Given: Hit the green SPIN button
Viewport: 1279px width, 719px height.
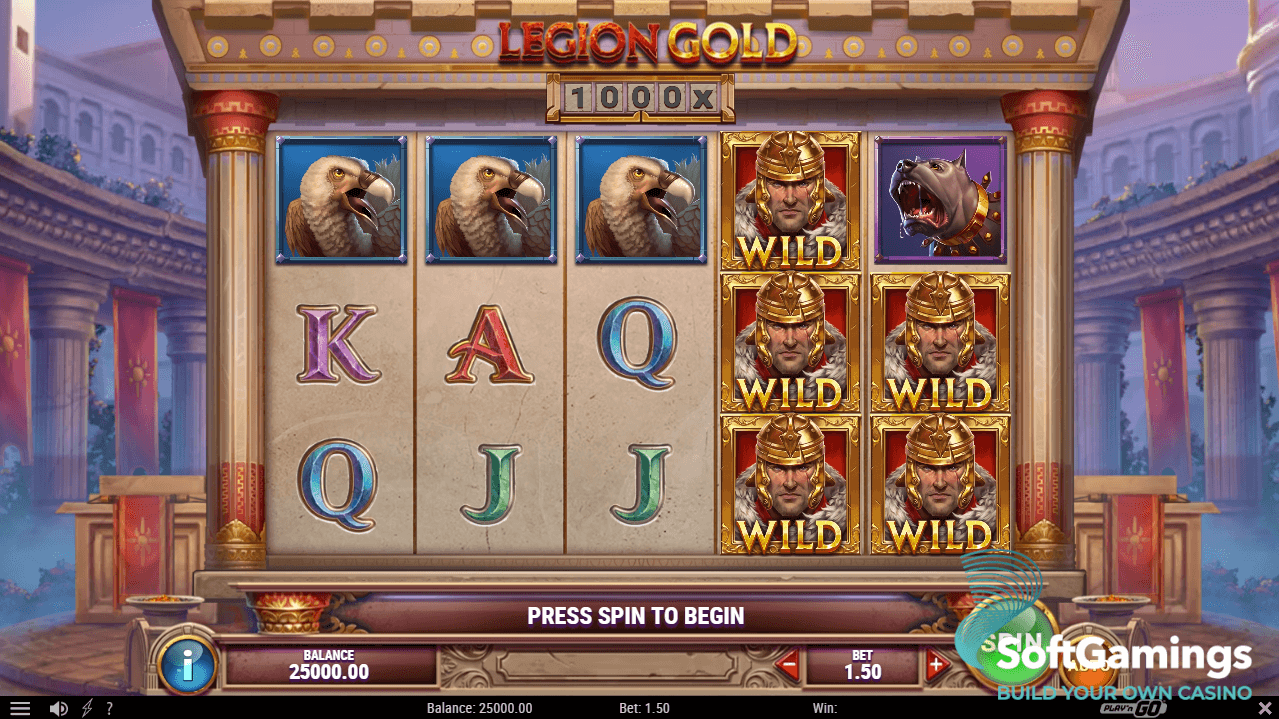Looking at the screenshot, I should (1005, 640).
